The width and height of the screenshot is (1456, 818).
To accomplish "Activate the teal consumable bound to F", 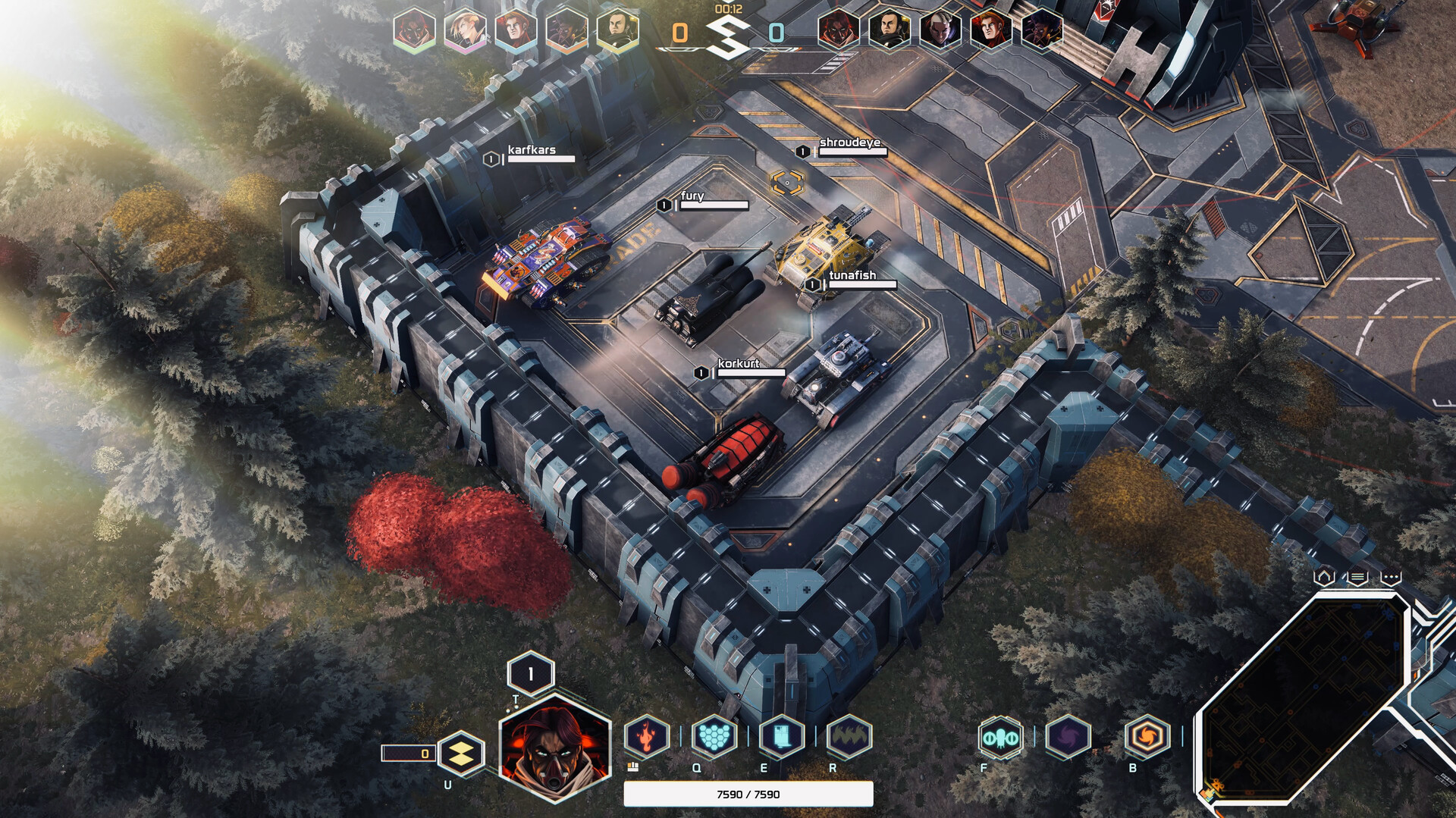I will tap(1000, 735).
